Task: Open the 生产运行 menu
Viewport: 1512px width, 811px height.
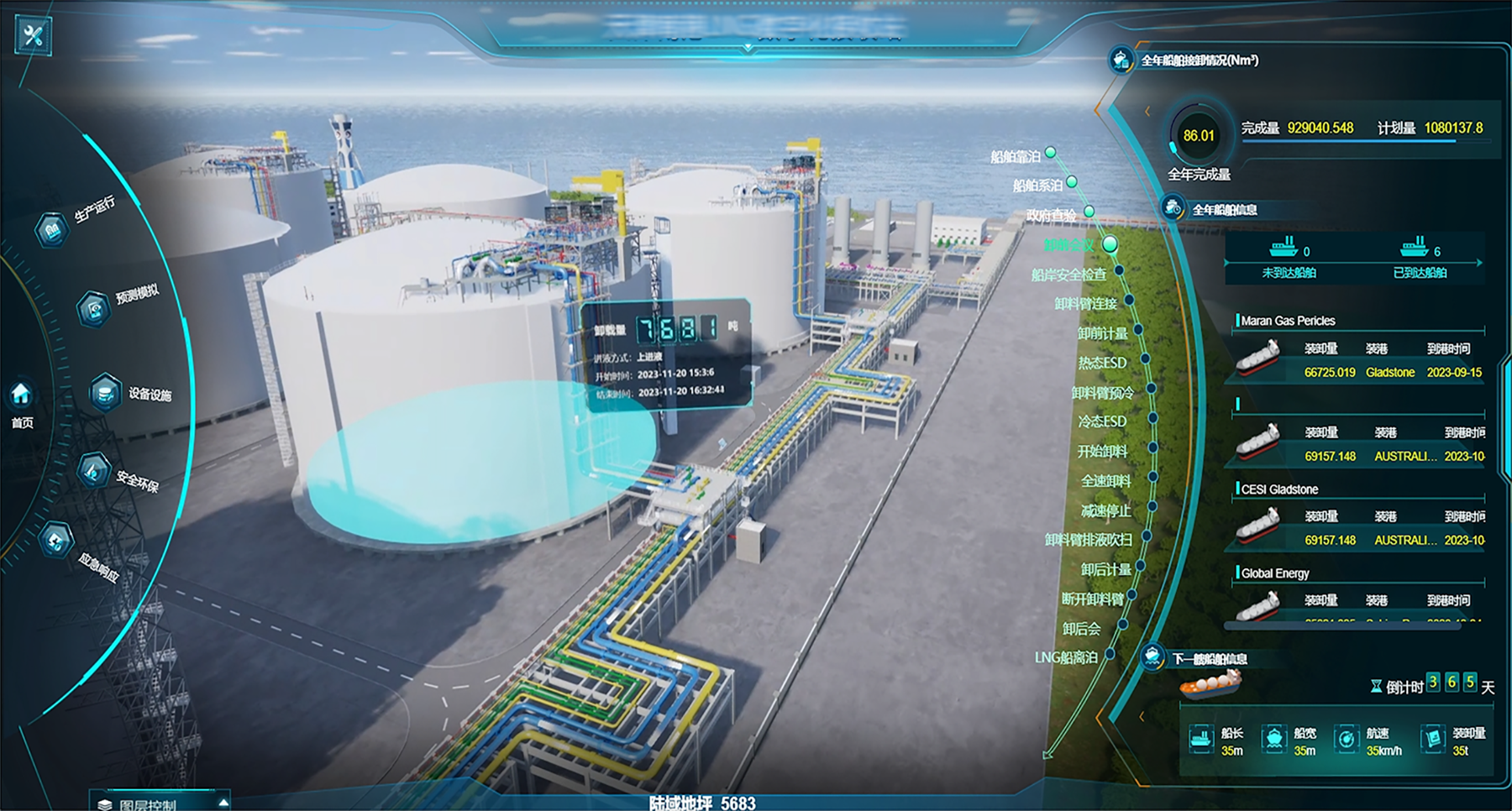Action: (53, 228)
